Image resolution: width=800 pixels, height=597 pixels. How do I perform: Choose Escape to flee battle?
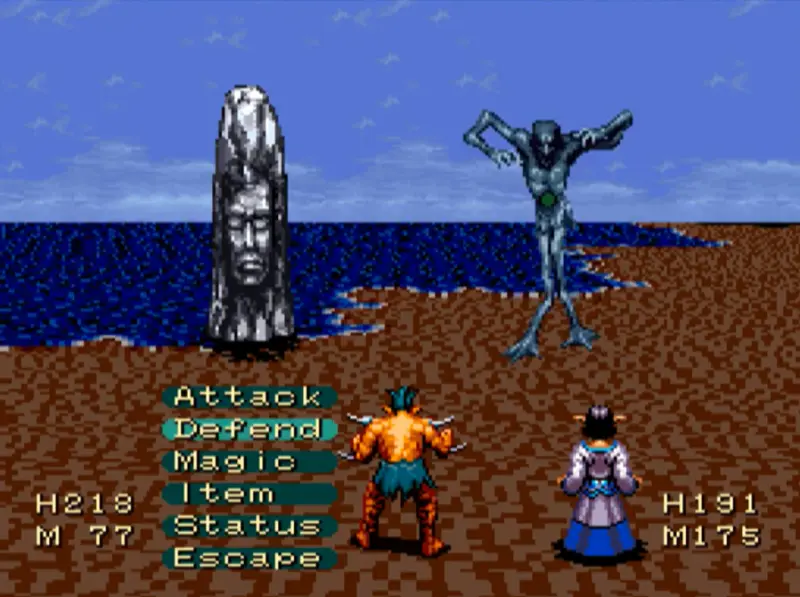pyautogui.click(x=247, y=557)
